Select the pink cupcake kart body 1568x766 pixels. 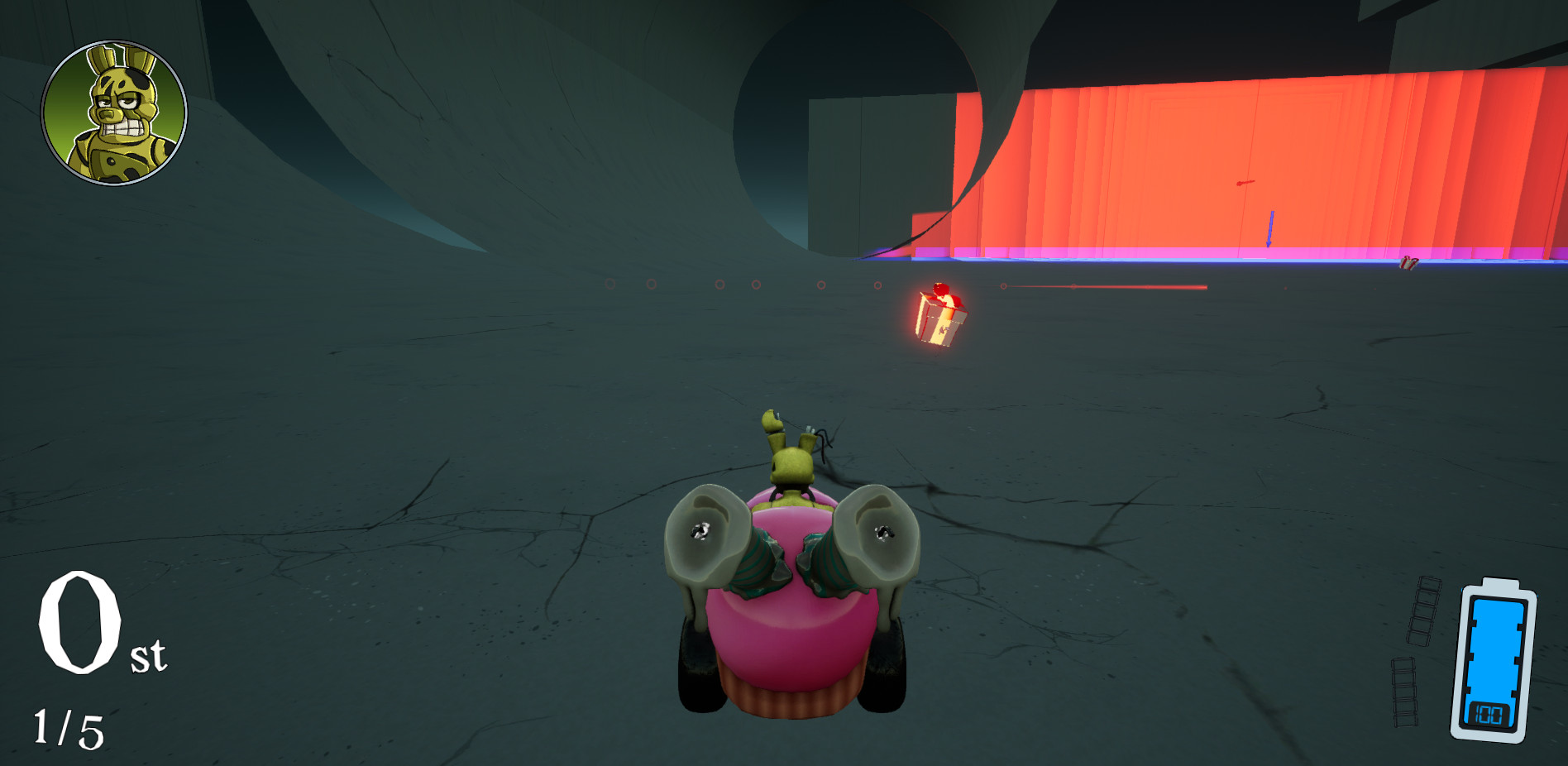click(x=794, y=645)
